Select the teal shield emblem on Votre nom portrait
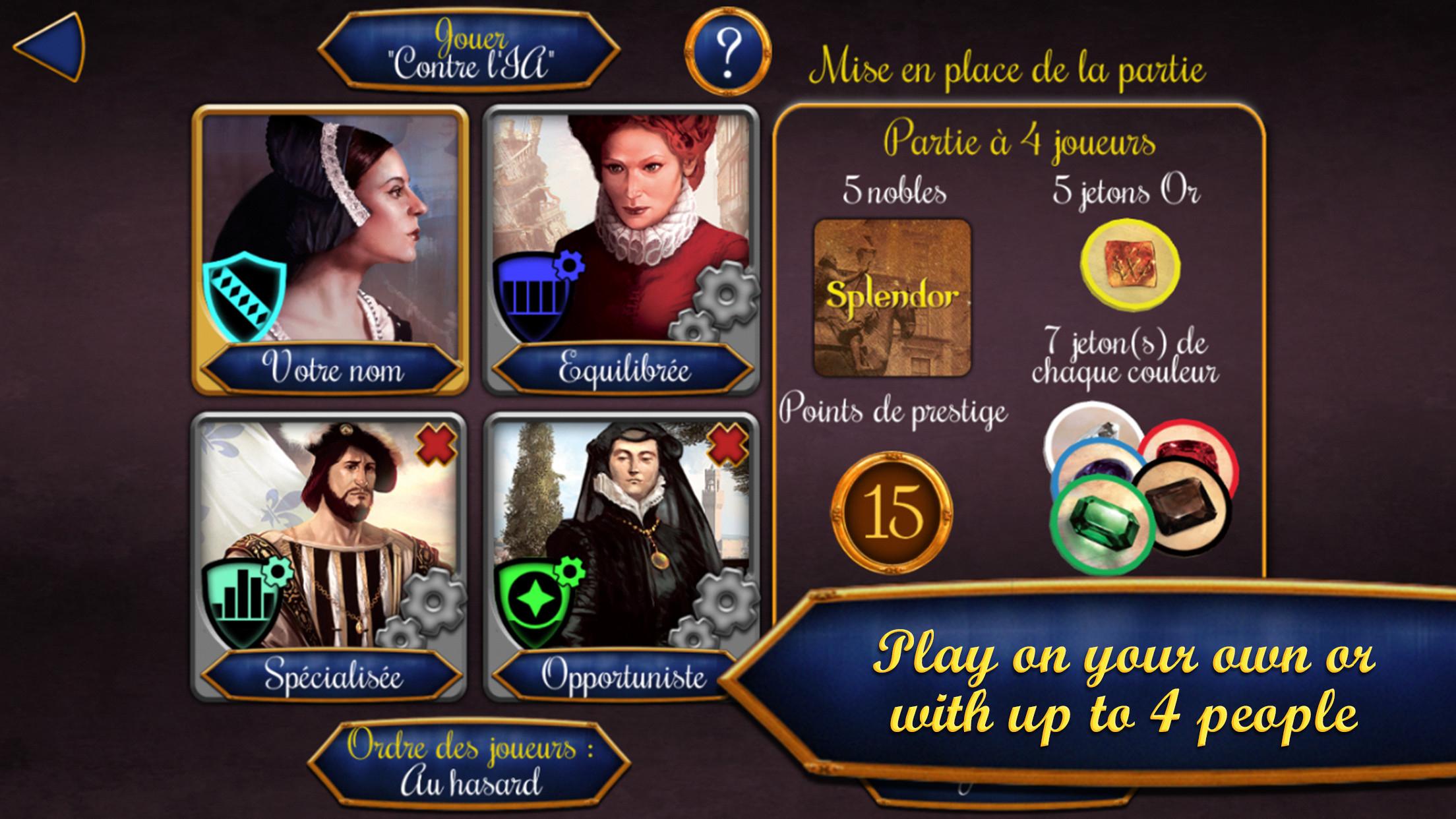 244,297
